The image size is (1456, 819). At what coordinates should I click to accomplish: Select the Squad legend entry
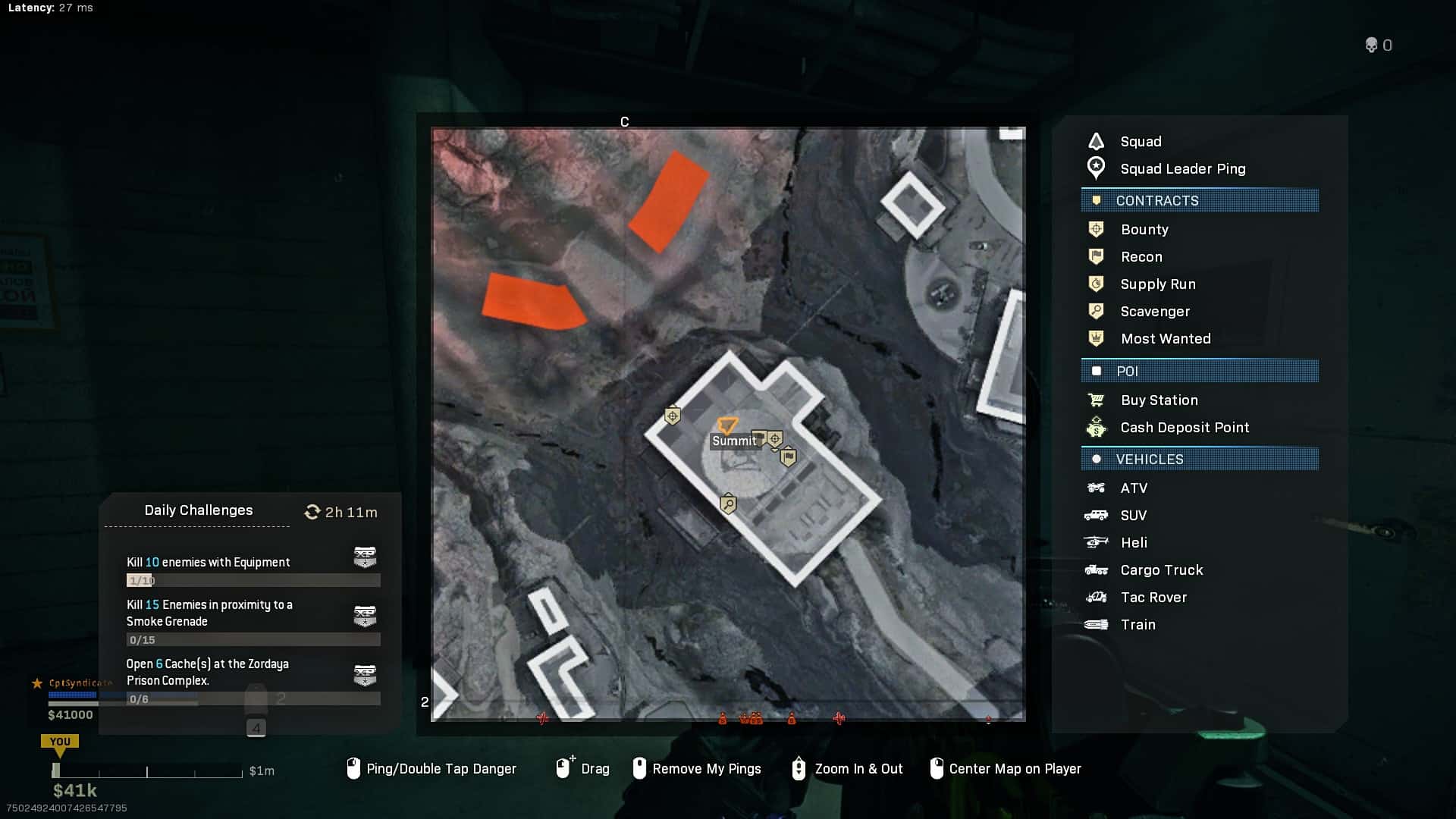click(1140, 142)
